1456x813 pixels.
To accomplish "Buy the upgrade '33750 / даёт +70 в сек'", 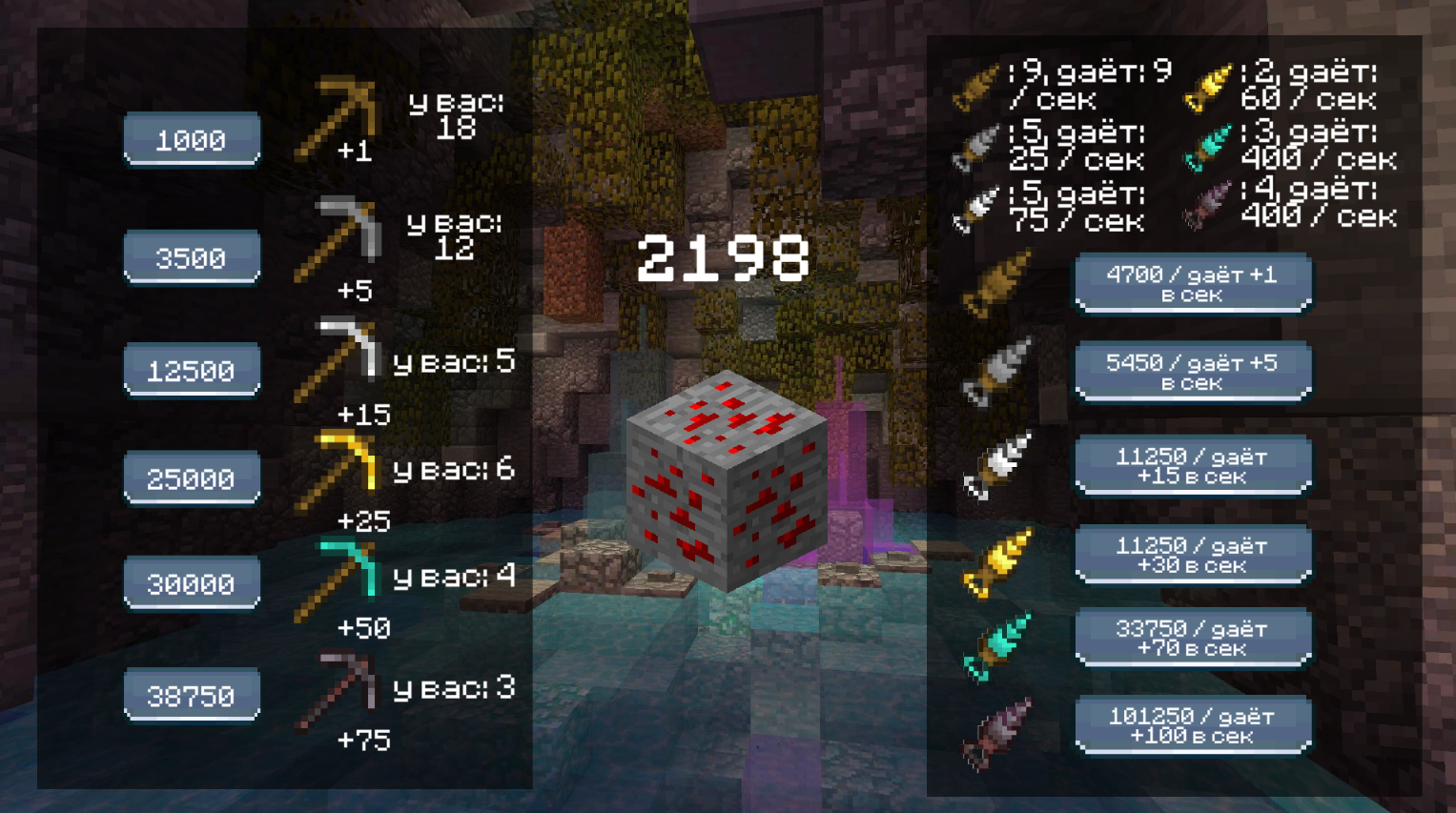I will click(1193, 637).
